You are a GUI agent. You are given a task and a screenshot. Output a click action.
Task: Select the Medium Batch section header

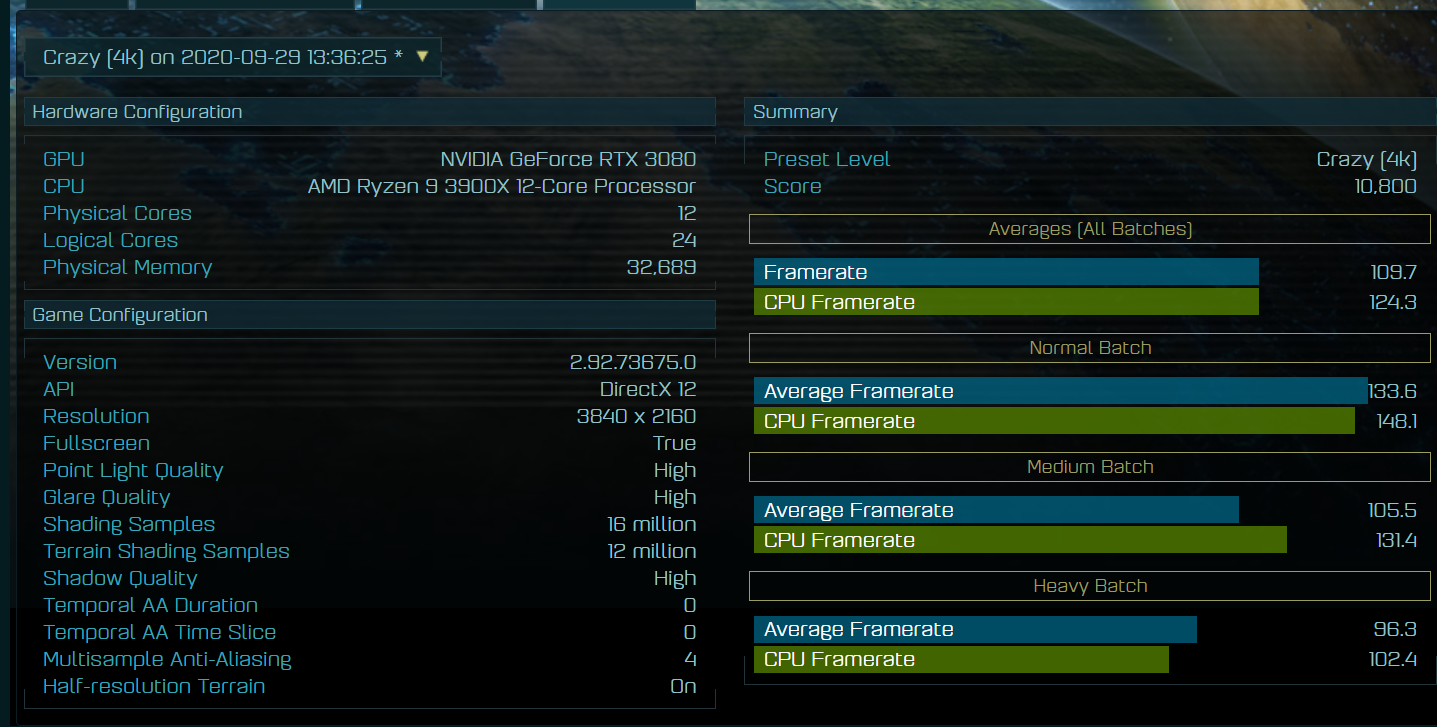click(x=1089, y=466)
